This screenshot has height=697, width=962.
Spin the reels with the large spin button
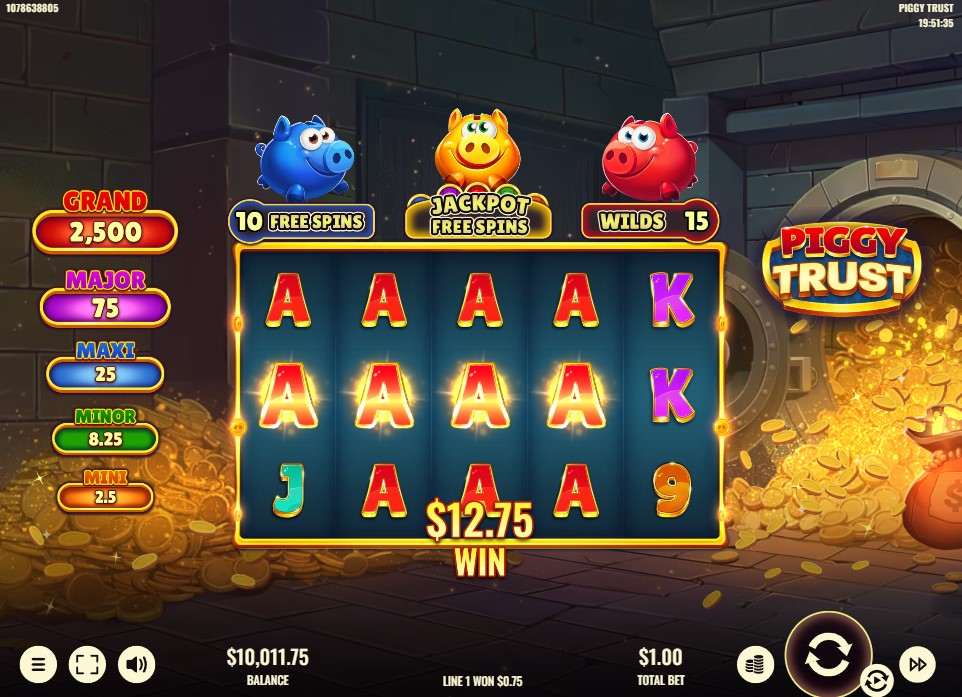[828, 655]
